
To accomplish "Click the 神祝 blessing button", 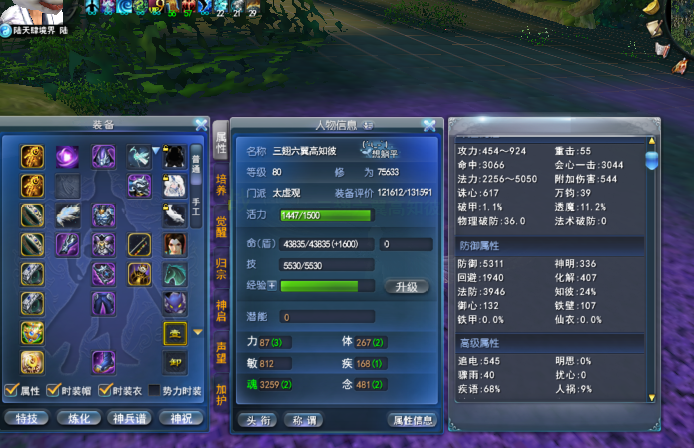I will (x=182, y=418).
